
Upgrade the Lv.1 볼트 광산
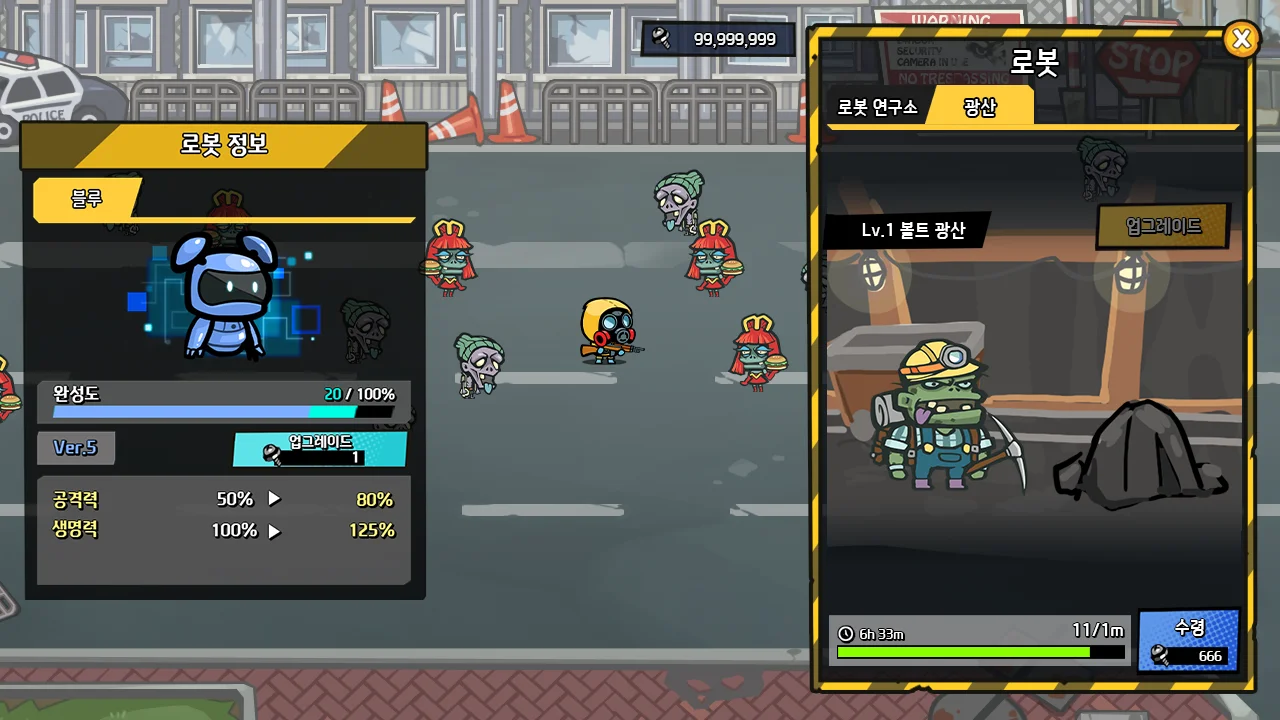point(1163,226)
